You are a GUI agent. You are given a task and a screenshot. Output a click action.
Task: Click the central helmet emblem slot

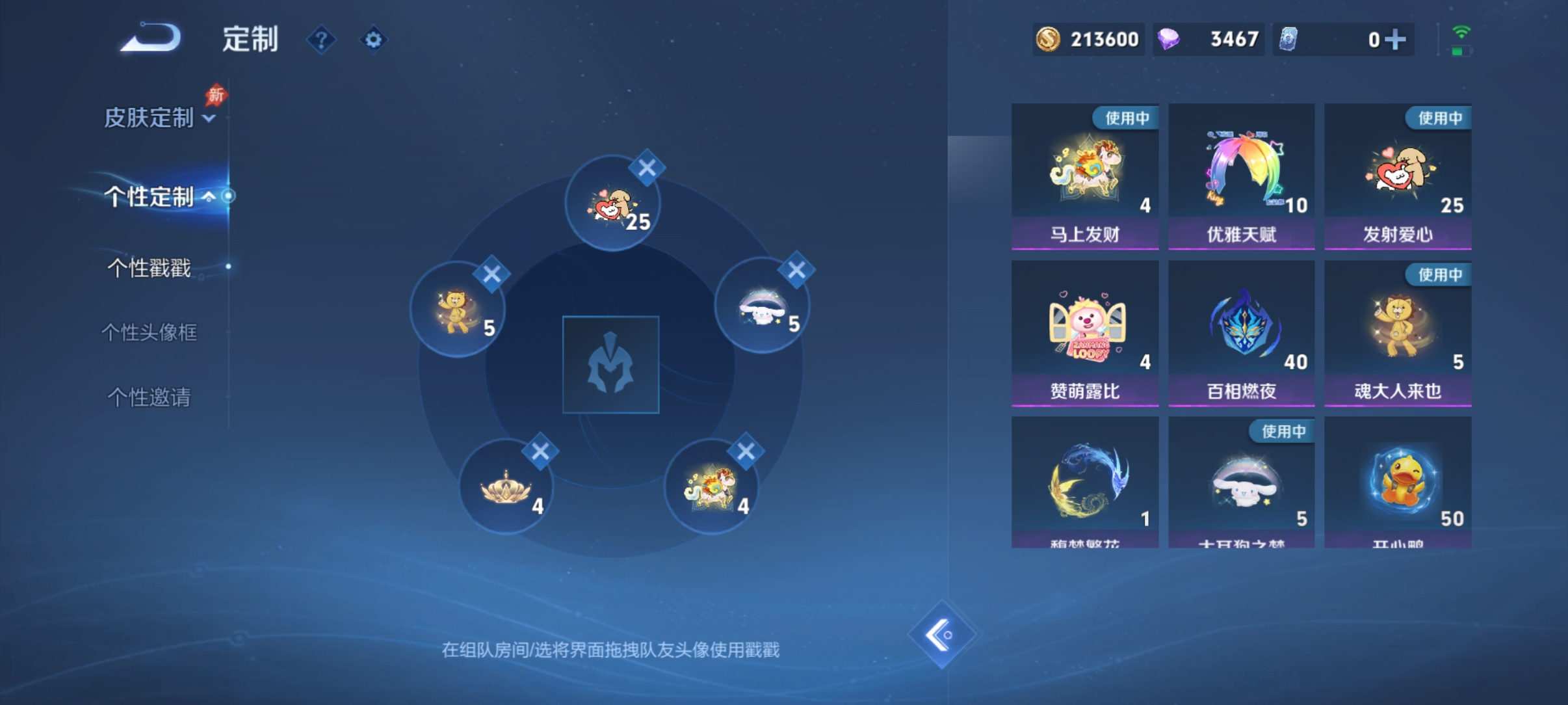click(x=612, y=365)
